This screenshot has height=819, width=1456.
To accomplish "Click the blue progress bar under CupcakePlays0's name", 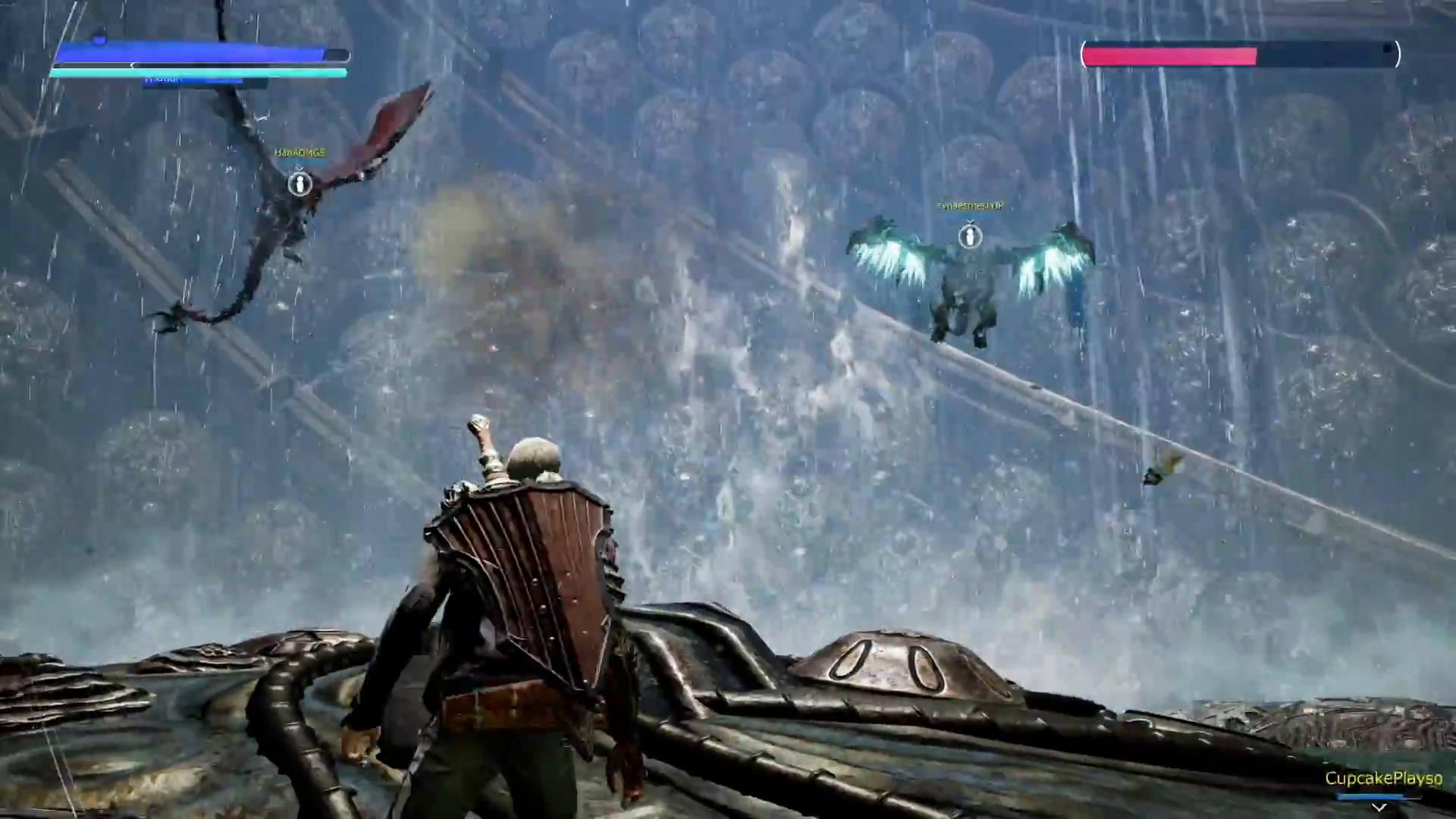I will point(1370,797).
